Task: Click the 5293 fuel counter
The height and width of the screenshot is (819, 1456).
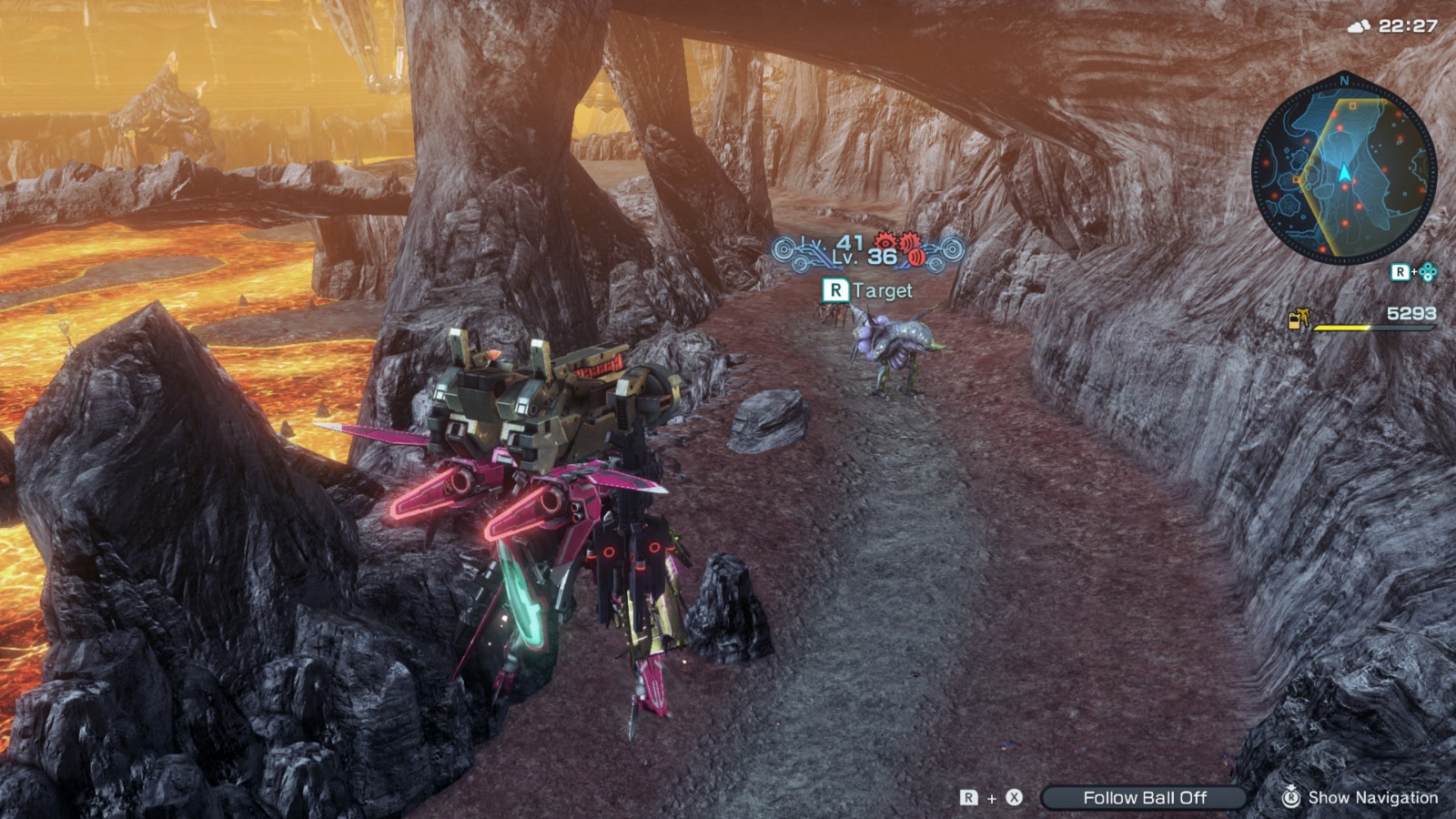Action: pyautogui.click(x=1410, y=314)
